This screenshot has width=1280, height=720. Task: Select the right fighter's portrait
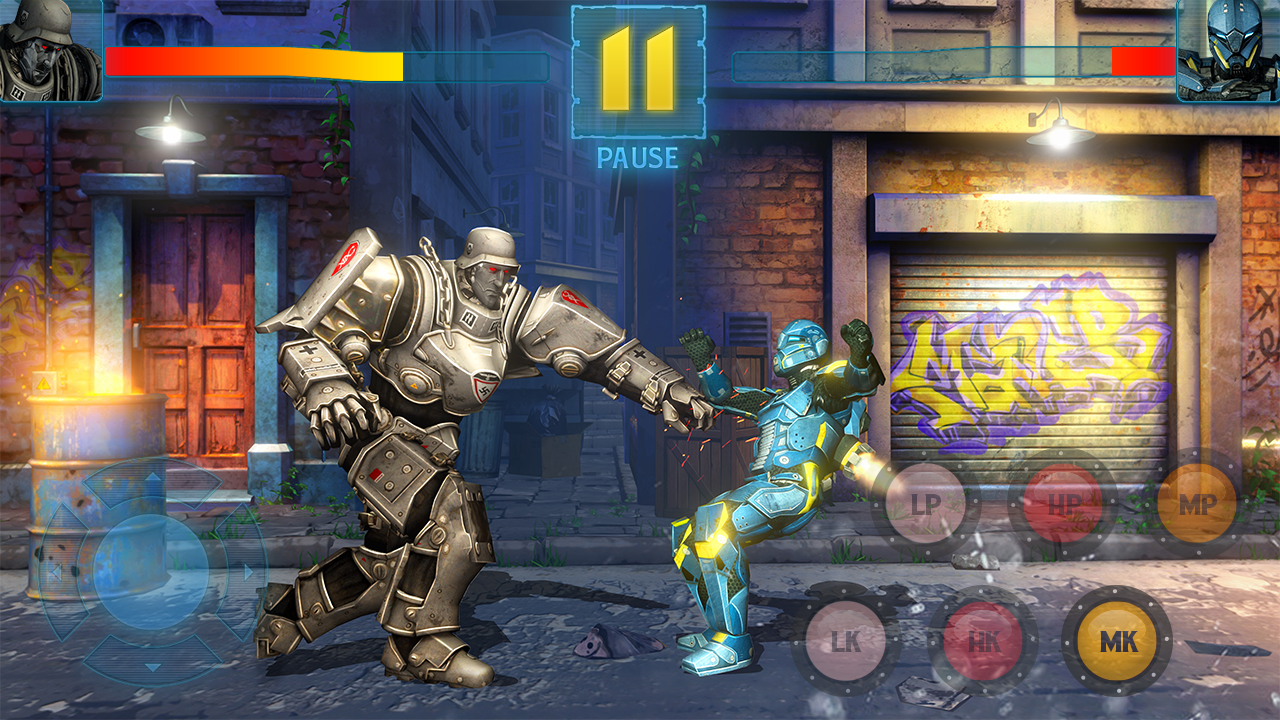pos(1228,50)
